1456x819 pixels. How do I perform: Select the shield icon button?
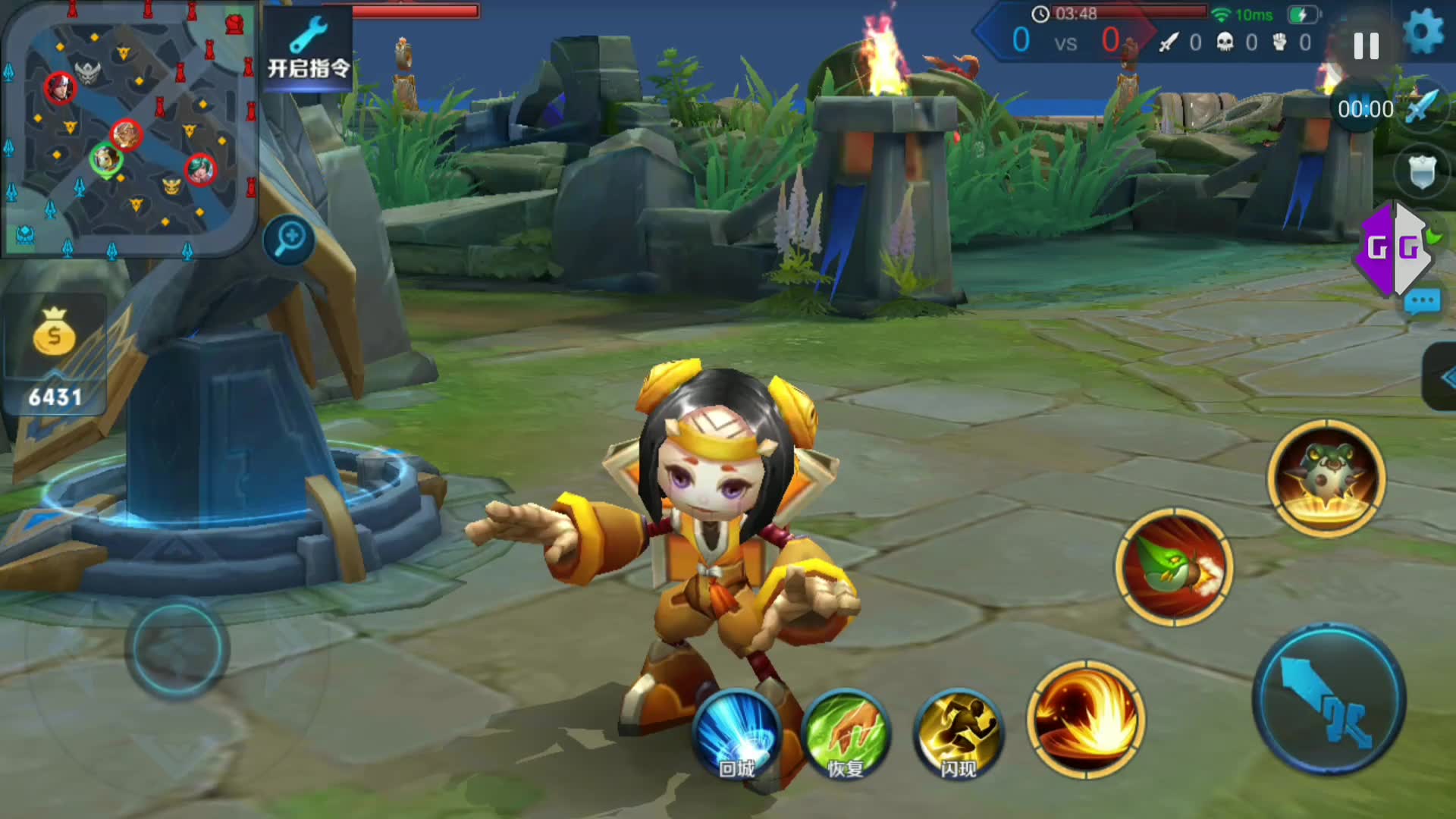1421,171
